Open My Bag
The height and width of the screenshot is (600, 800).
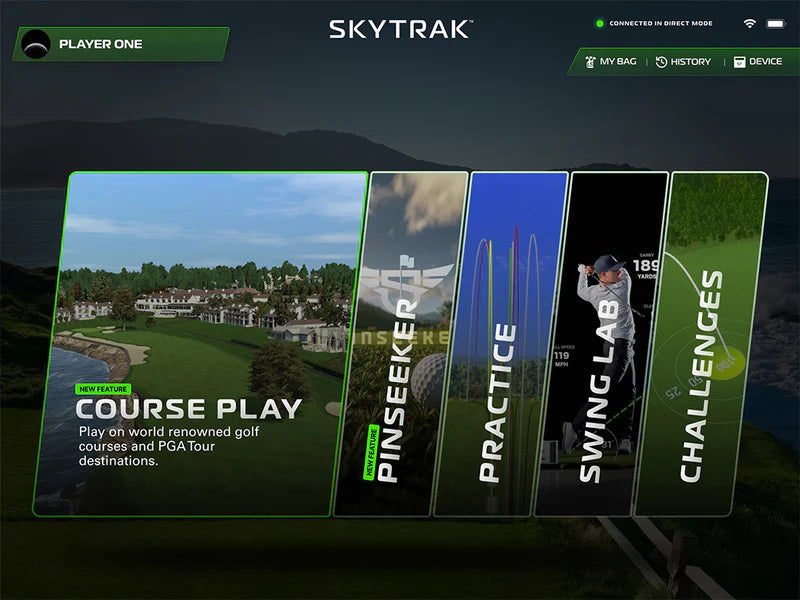[x=609, y=62]
